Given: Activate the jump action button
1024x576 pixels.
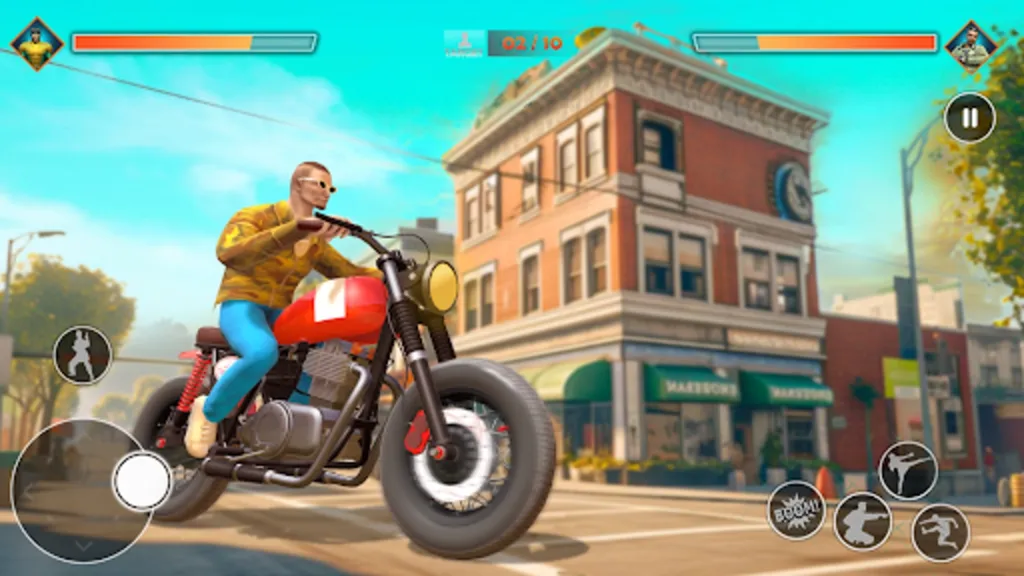Looking at the screenshot, I should point(940,532).
